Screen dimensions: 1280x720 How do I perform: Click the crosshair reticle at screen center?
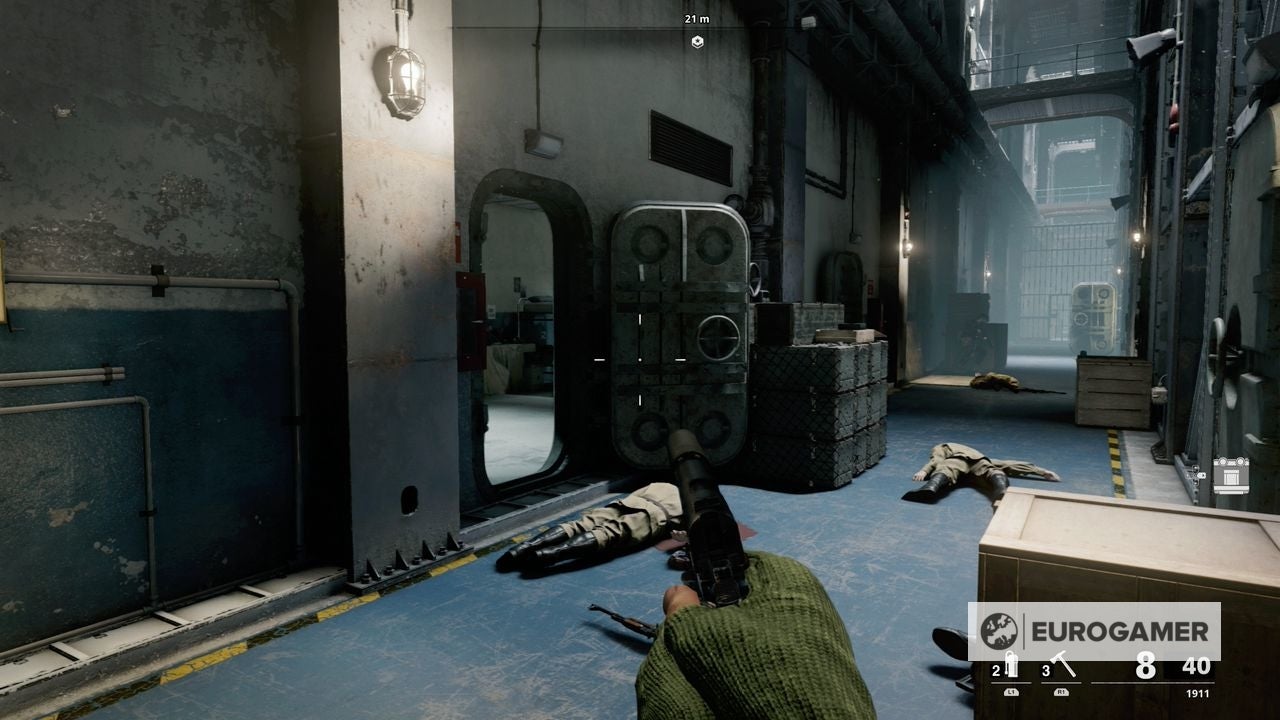[x=639, y=360]
